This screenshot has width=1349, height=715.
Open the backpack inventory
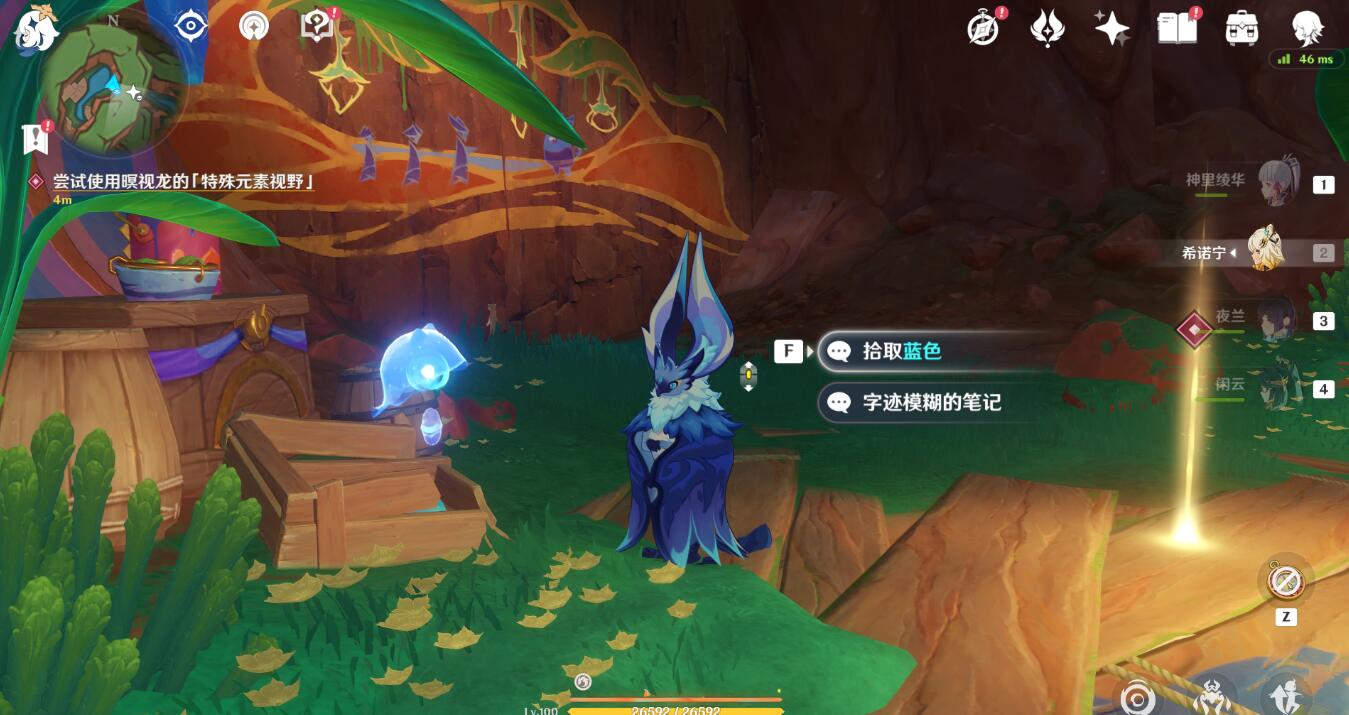(1242, 28)
